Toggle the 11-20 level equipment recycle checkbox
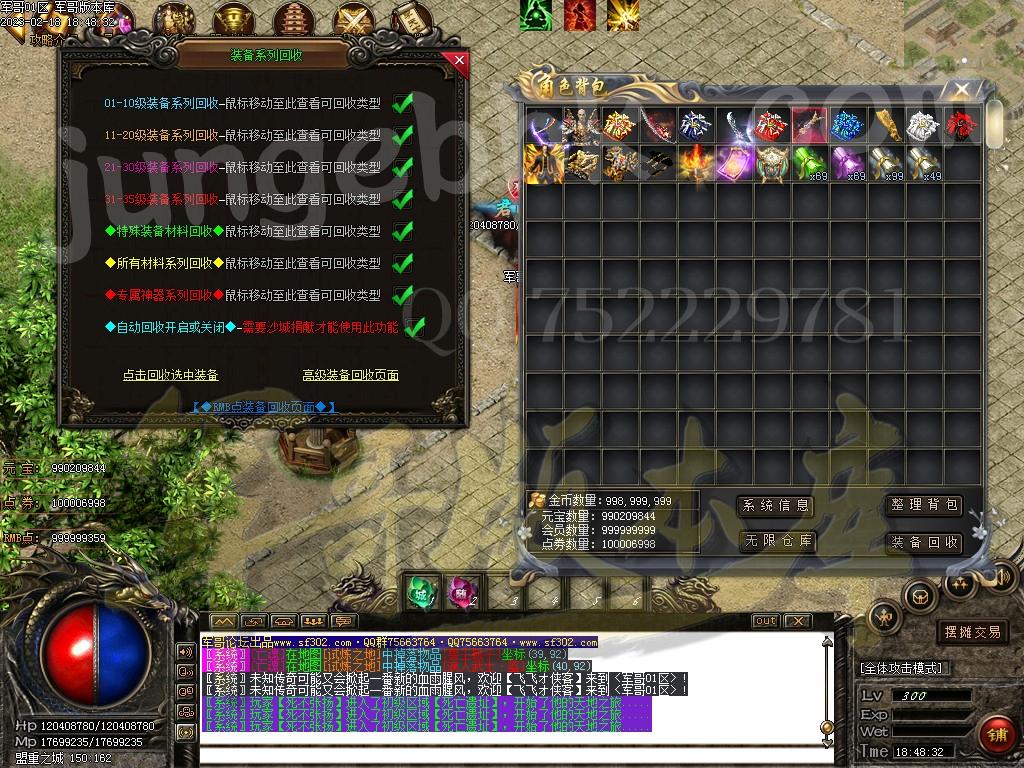Image resolution: width=1024 pixels, height=768 pixels. tap(403, 135)
